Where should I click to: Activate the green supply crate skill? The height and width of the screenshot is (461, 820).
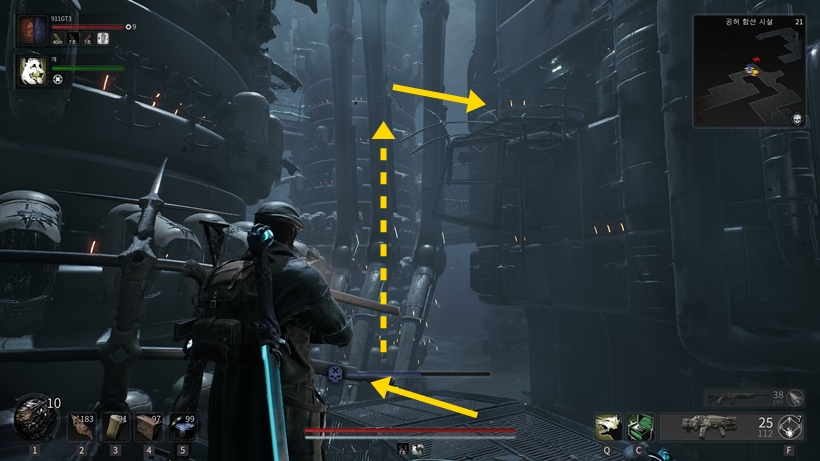point(640,427)
